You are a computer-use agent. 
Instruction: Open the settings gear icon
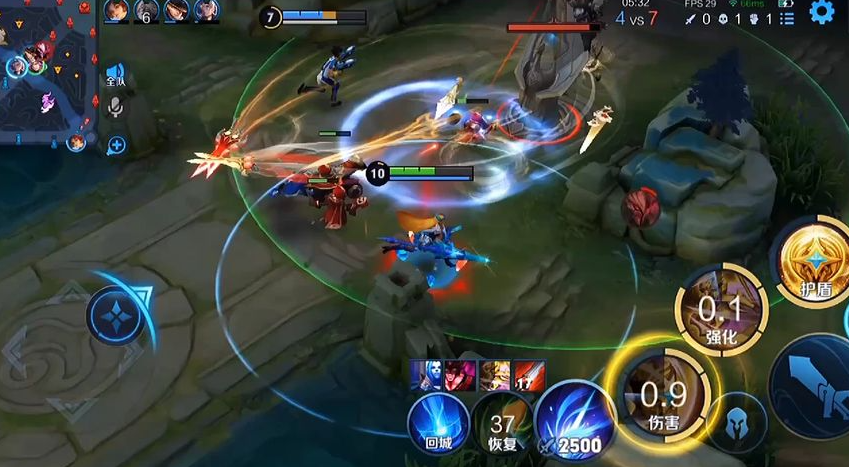tap(822, 13)
